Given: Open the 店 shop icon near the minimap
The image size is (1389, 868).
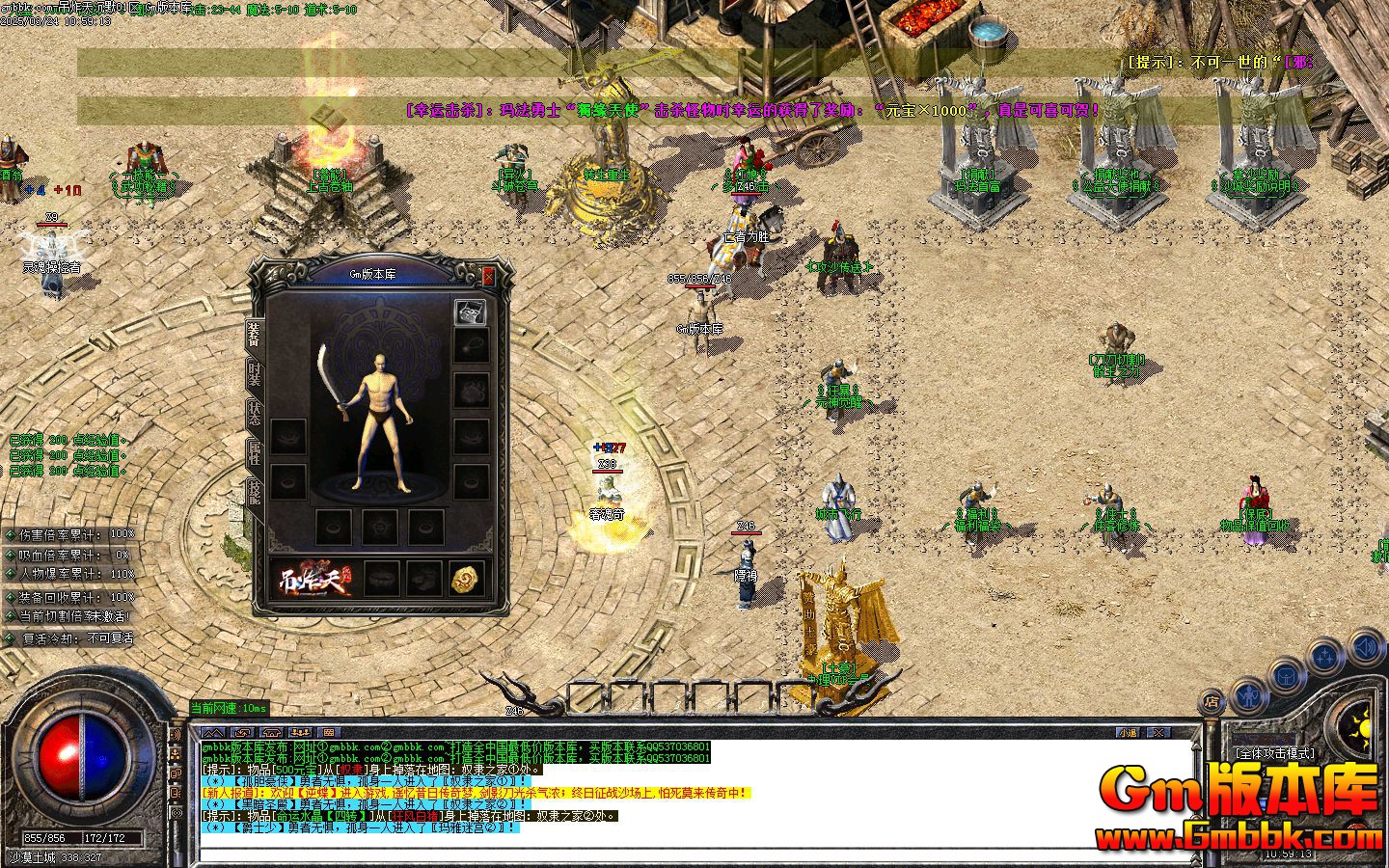Looking at the screenshot, I should coord(1212,701).
